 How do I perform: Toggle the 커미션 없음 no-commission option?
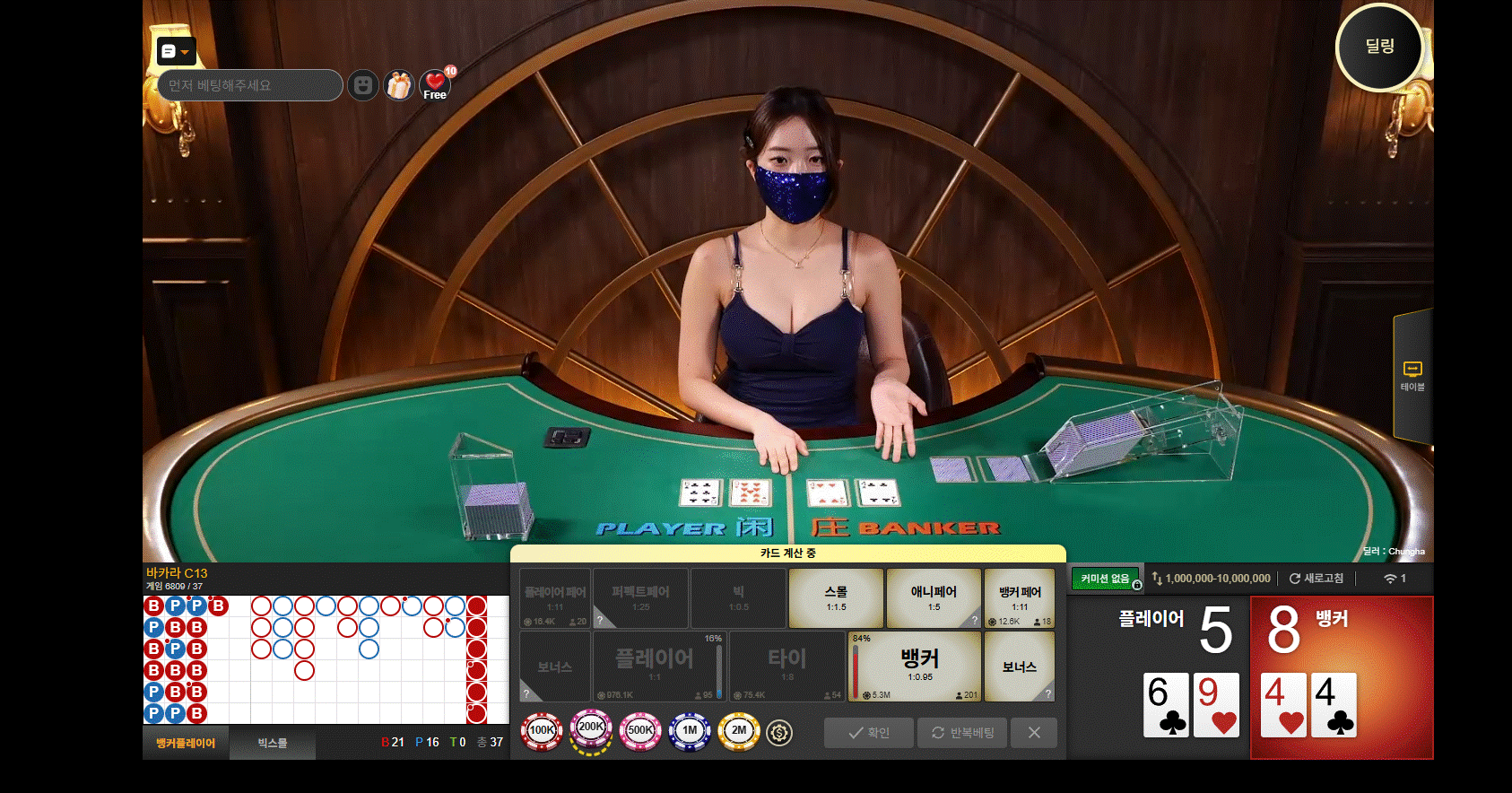[x=1106, y=579]
